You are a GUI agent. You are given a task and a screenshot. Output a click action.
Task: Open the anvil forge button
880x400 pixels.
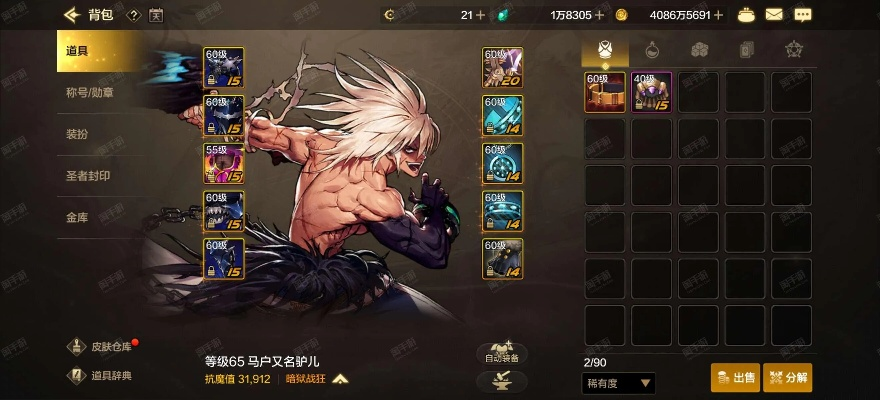tap(501, 381)
